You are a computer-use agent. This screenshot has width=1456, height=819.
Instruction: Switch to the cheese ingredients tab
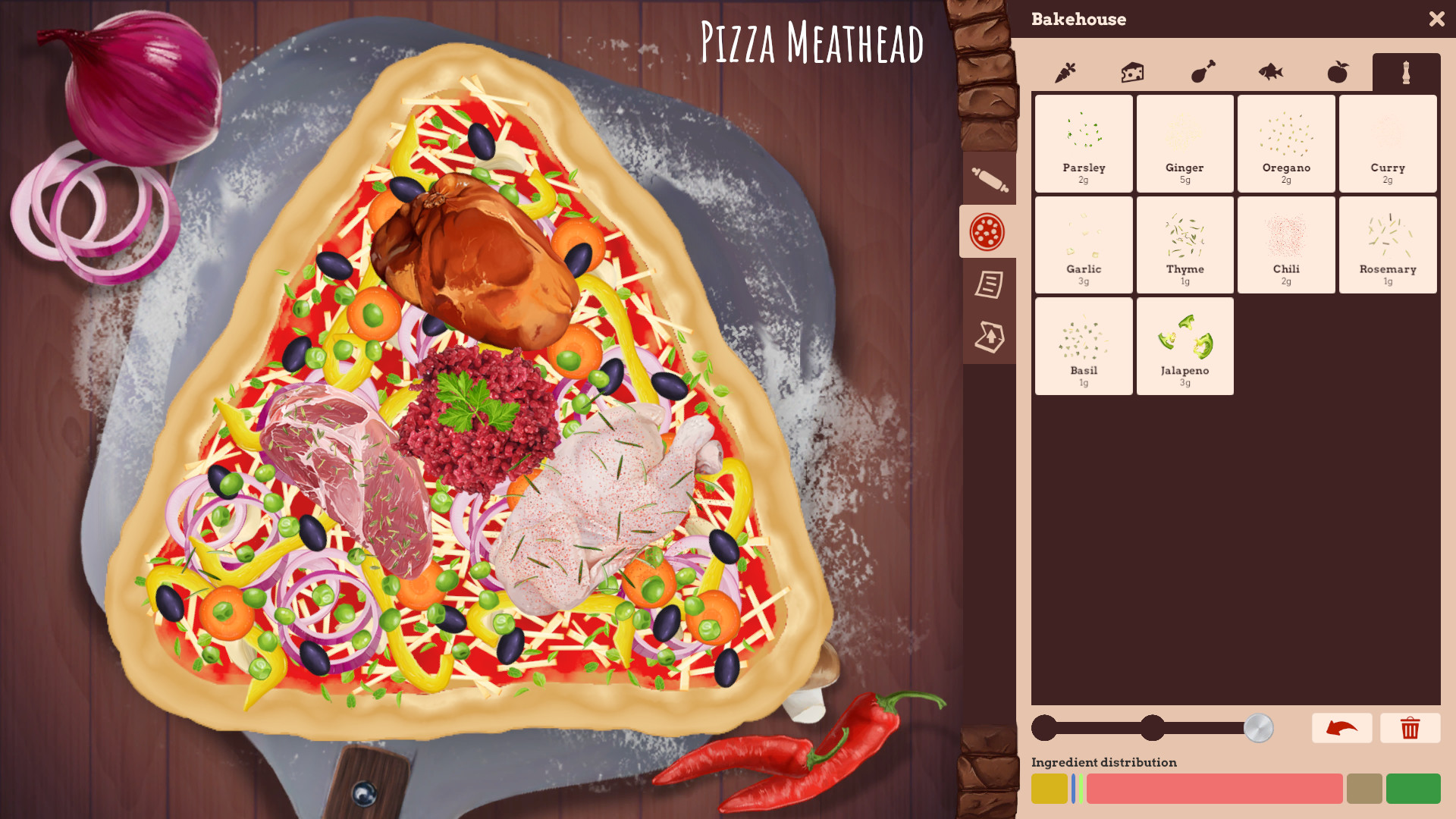tap(1132, 72)
